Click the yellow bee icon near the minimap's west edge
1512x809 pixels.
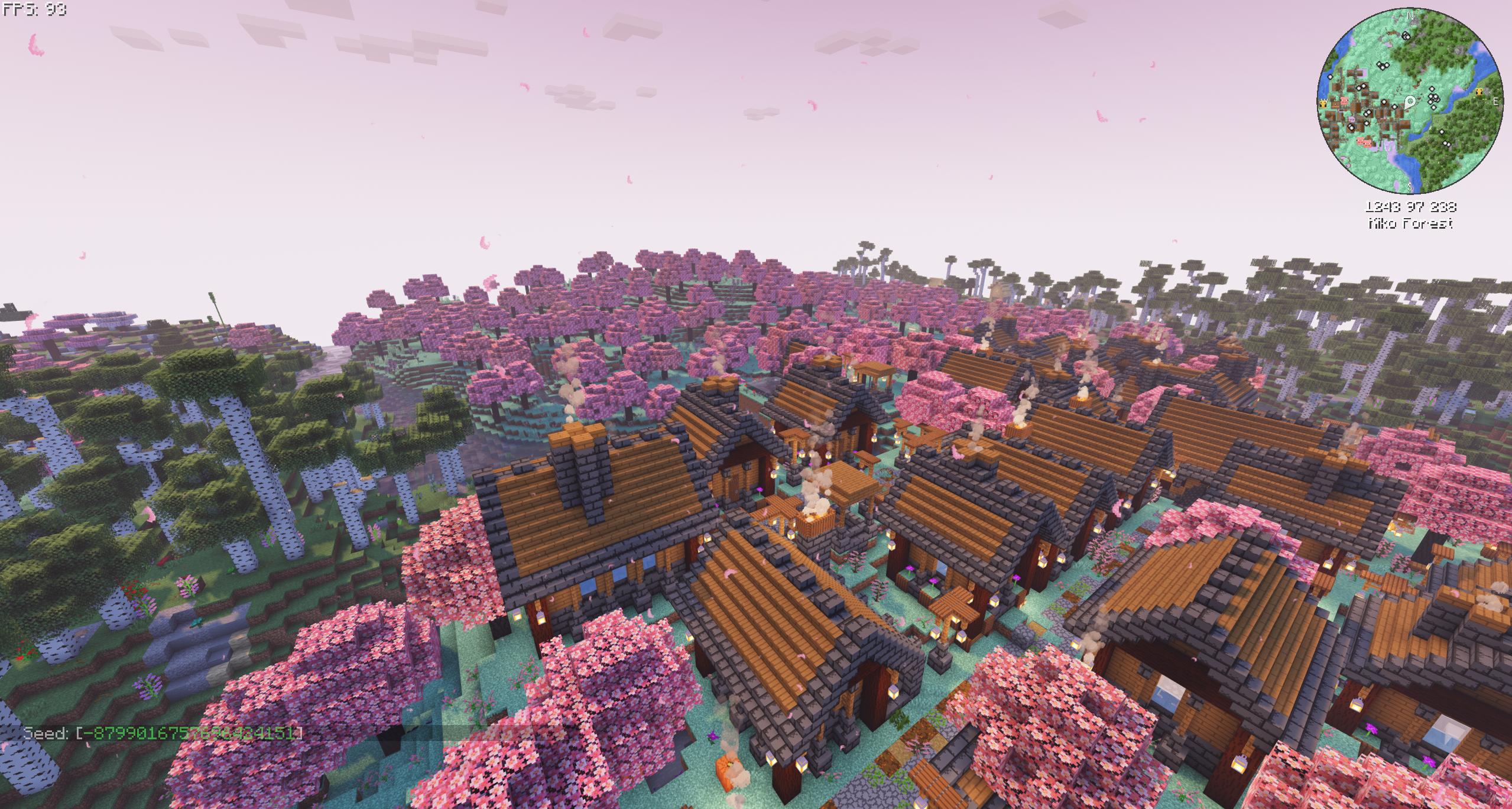click(x=1323, y=105)
